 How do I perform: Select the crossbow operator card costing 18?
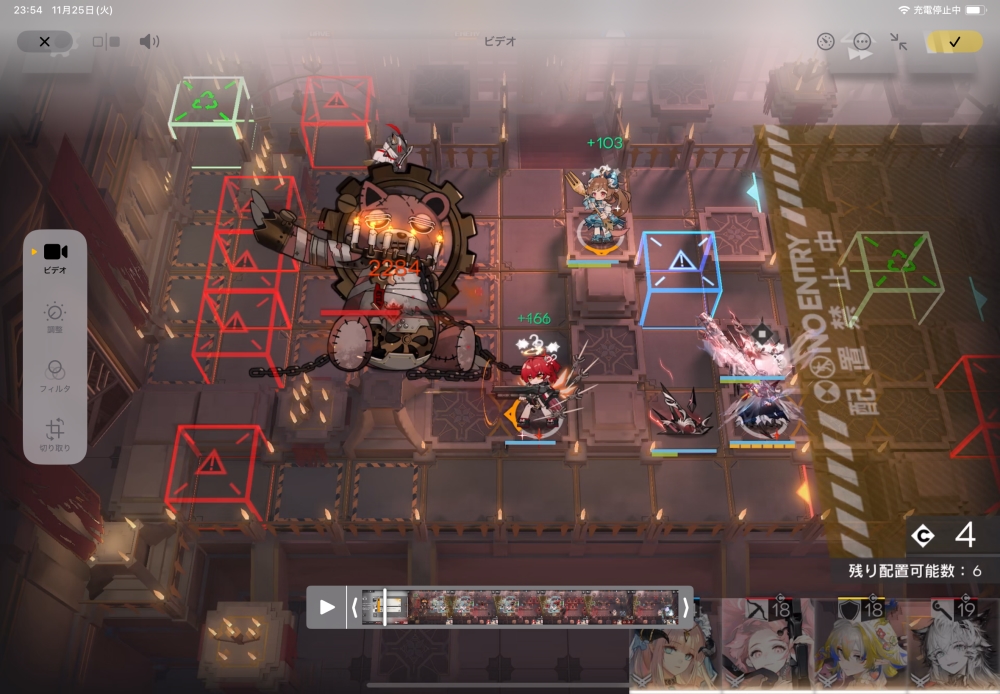click(767, 647)
